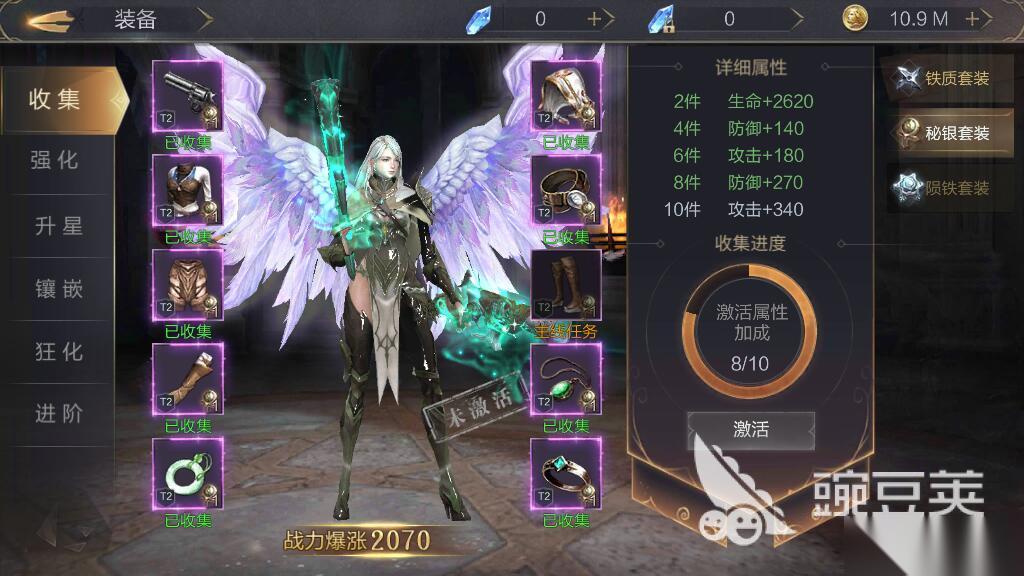This screenshot has width=1024, height=576.
Task: Switch to the 强化 tab
Action: (x=56, y=162)
